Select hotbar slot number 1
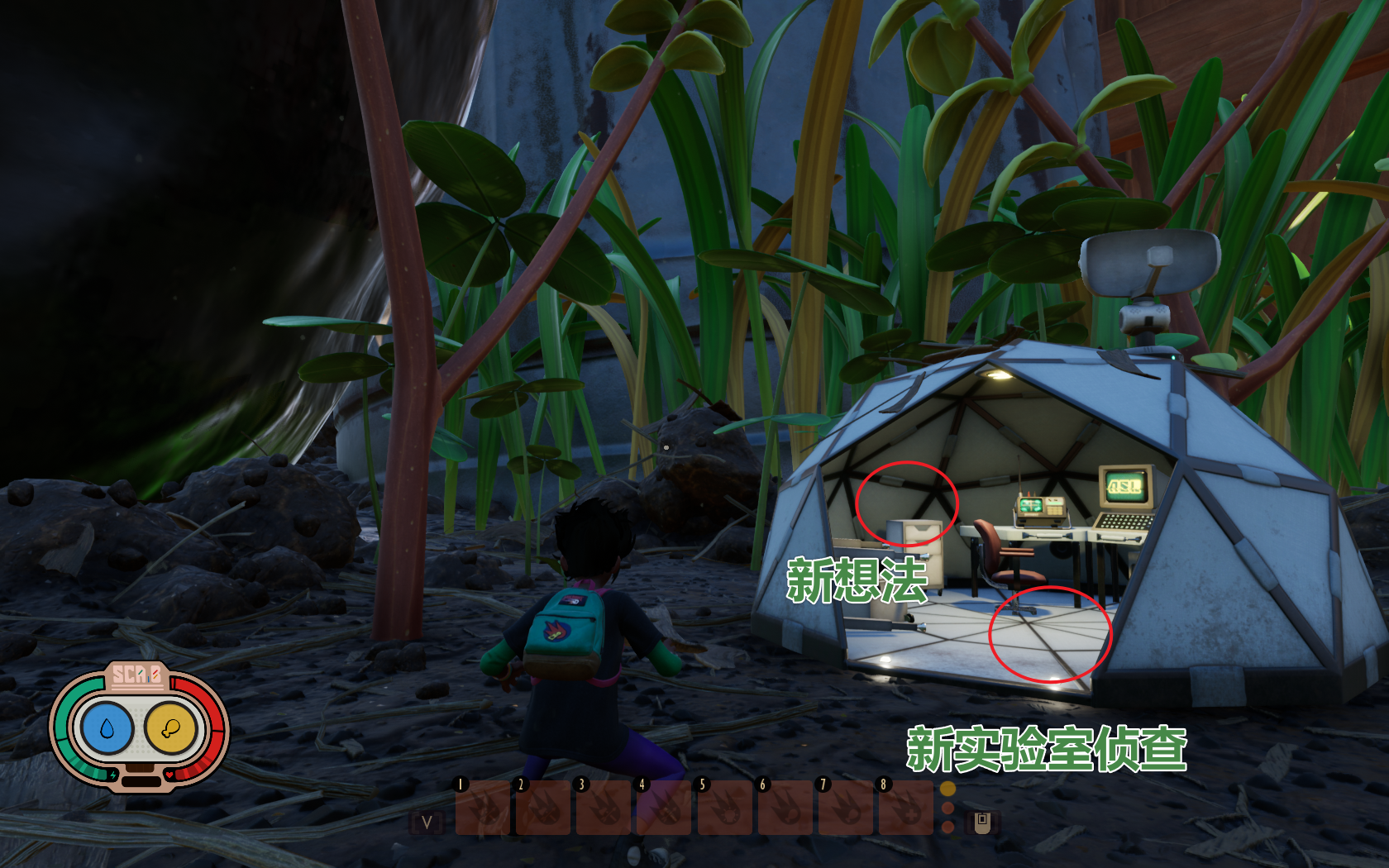This screenshot has height=868, width=1389. 484,808
